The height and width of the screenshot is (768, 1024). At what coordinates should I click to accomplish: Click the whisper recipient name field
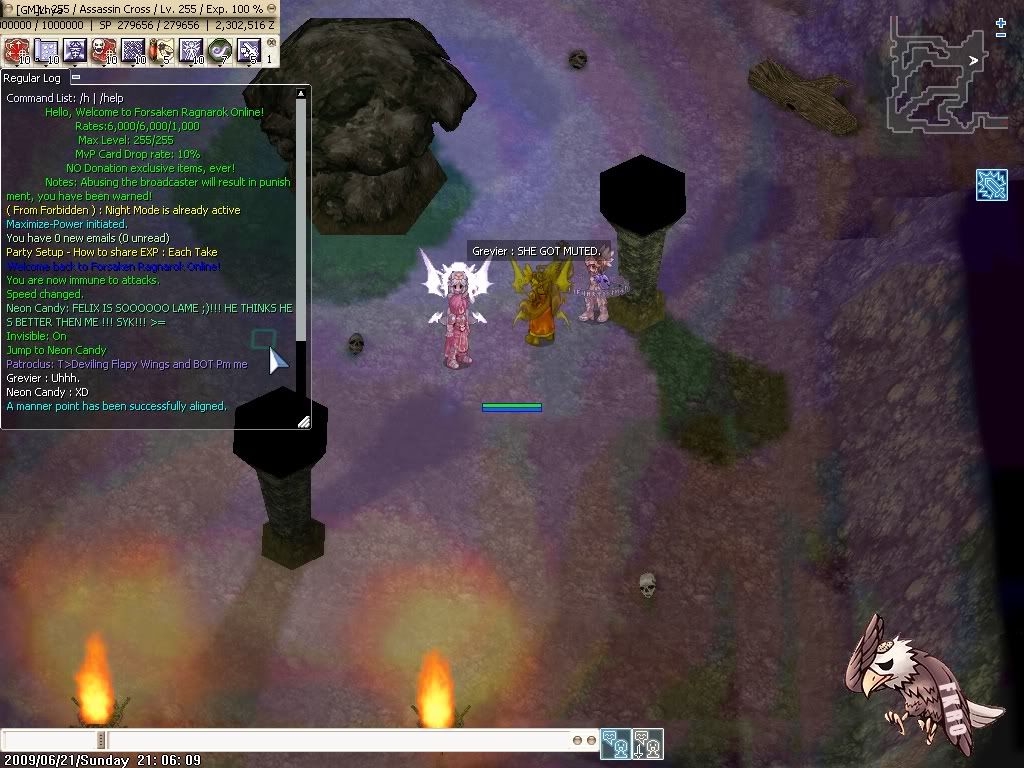(x=50, y=740)
